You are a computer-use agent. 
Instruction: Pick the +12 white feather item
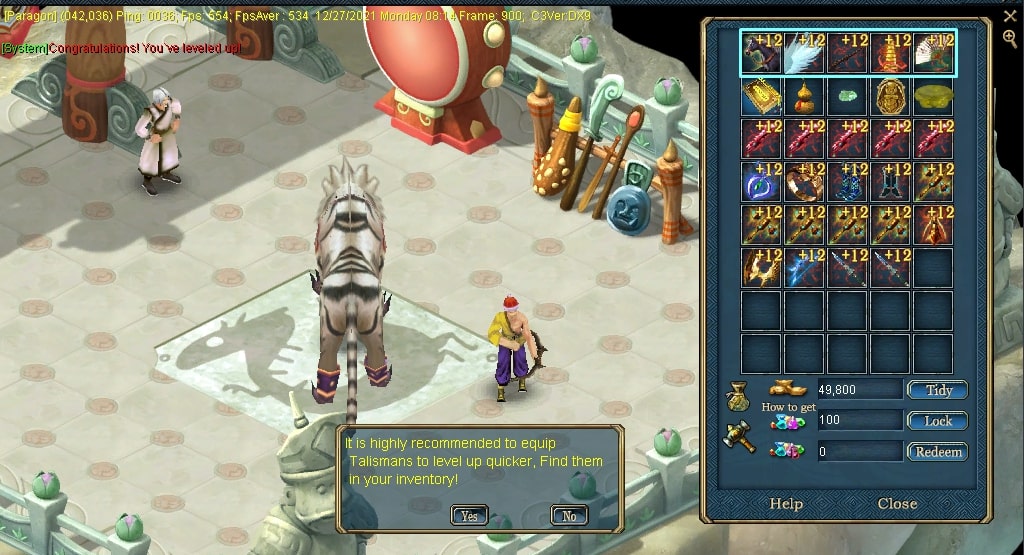click(805, 54)
